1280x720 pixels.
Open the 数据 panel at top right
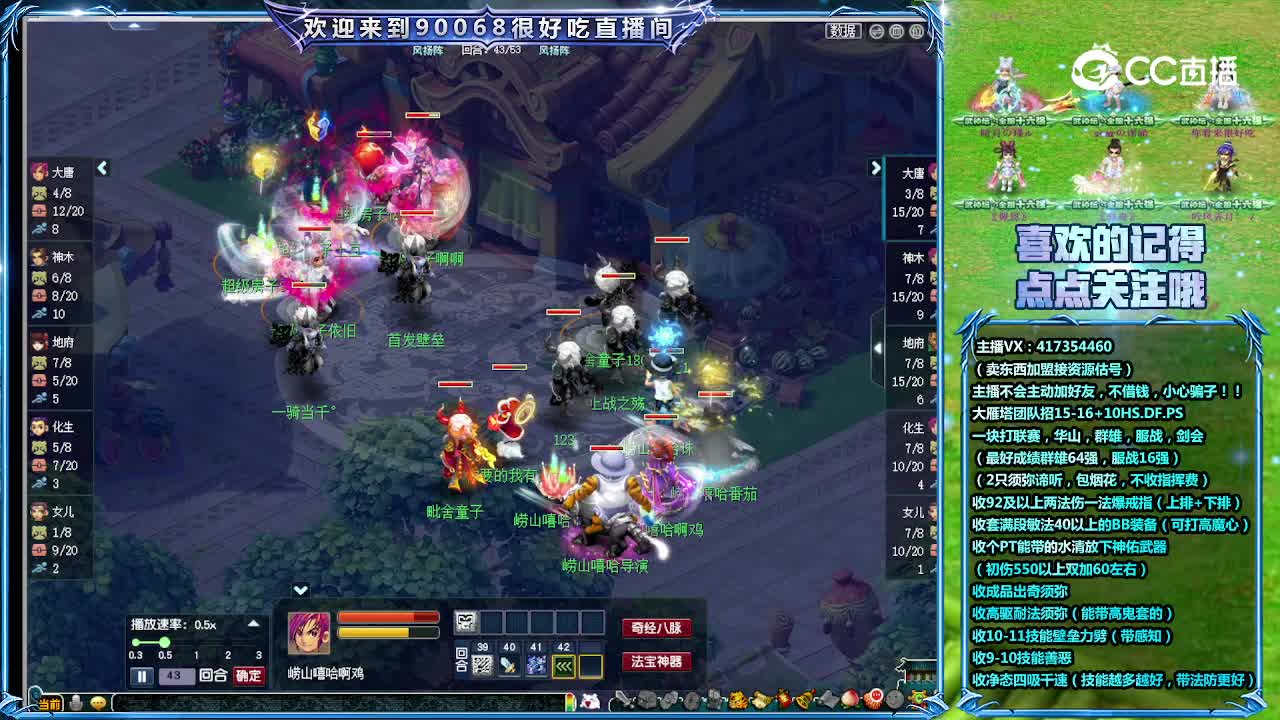[842, 31]
